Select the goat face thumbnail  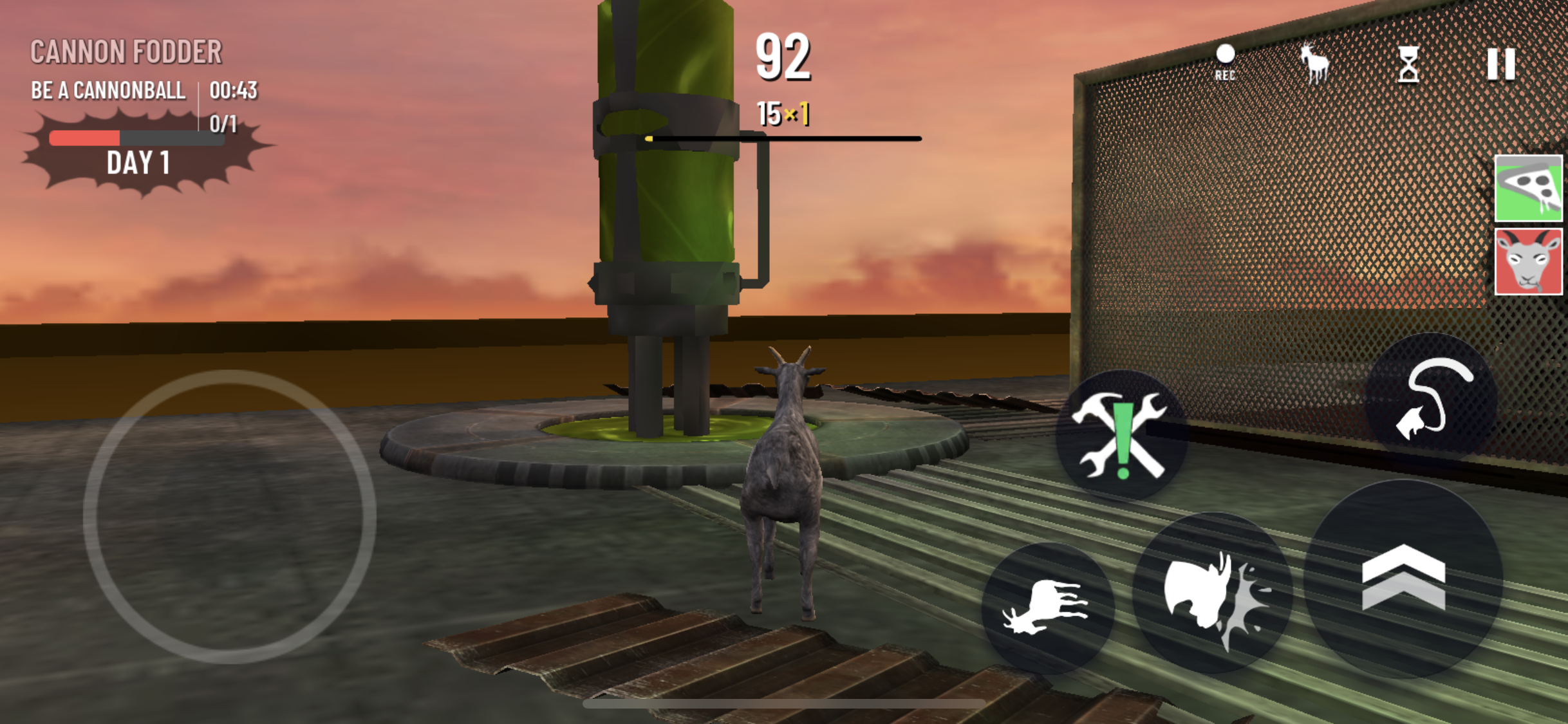(x=1528, y=261)
